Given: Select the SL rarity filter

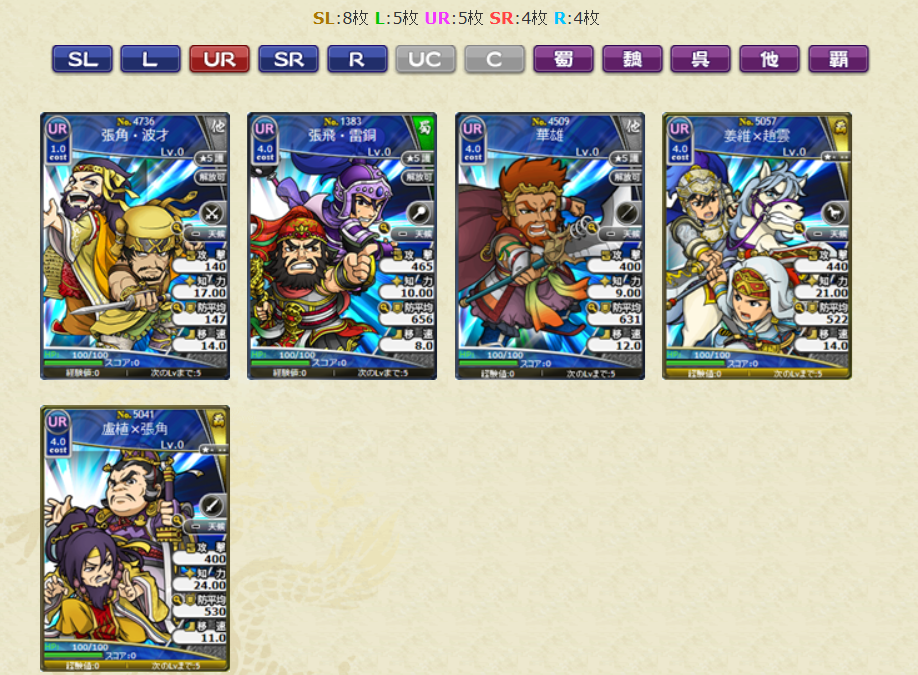Looking at the screenshot, I should (x=82, y=59).
